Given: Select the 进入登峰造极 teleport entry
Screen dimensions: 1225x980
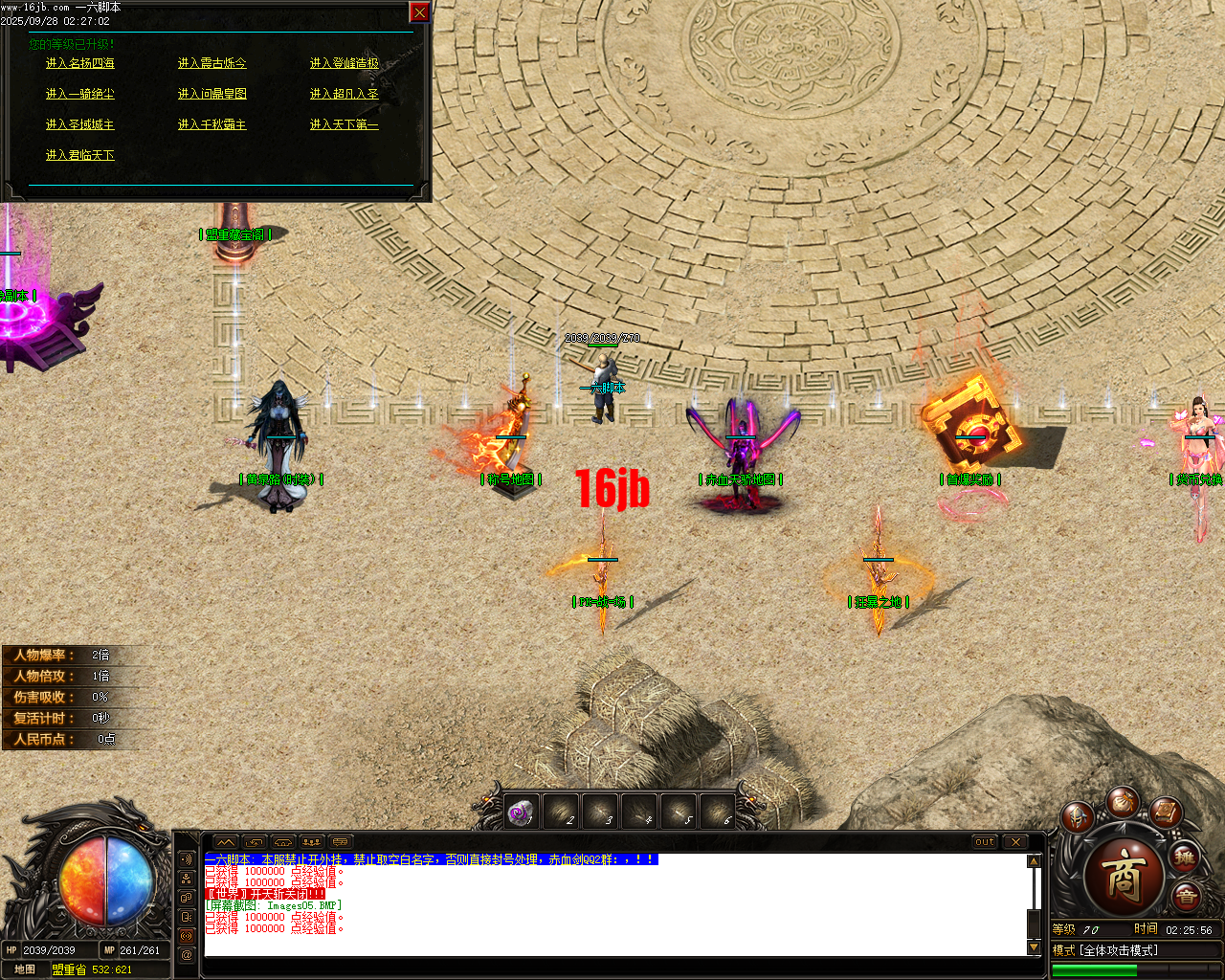Looking at the screenshot, I should (343, 62).
